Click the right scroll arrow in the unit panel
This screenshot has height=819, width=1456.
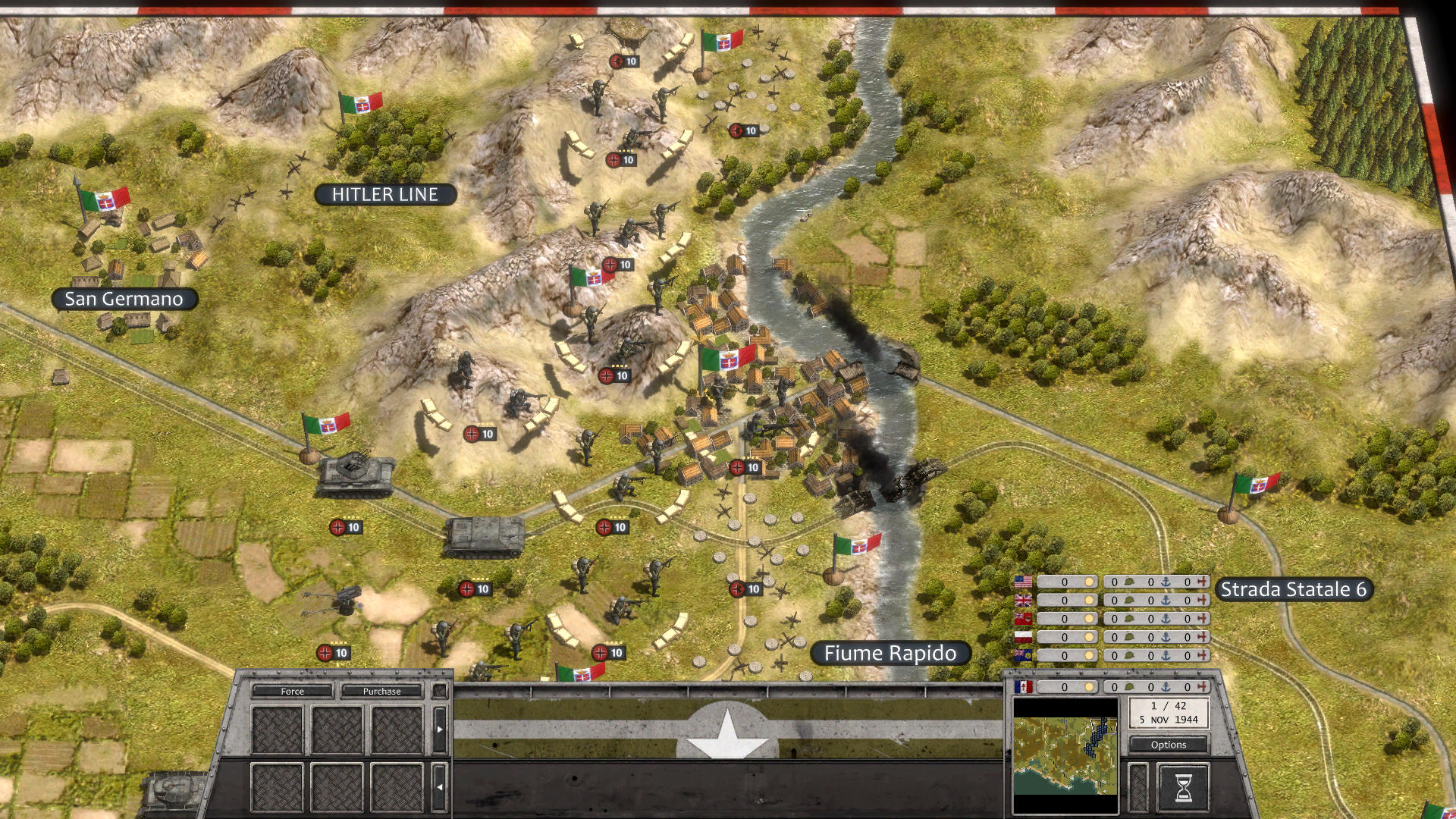(440, 729)
